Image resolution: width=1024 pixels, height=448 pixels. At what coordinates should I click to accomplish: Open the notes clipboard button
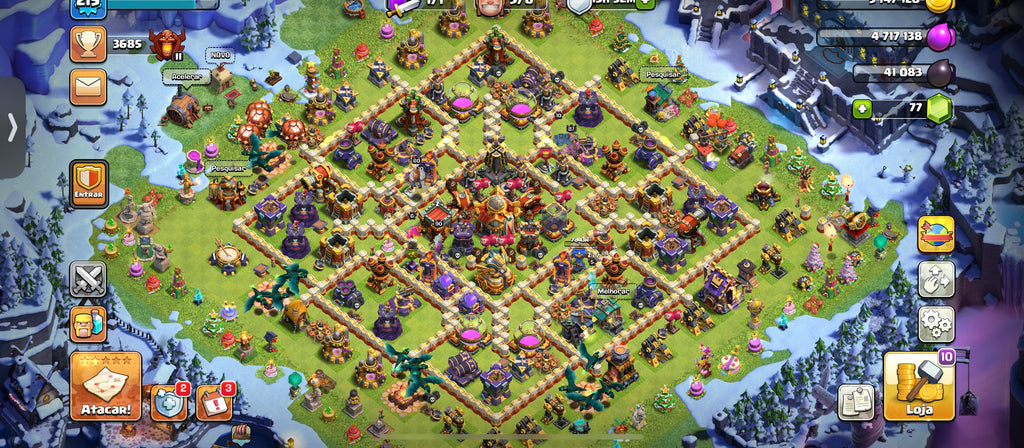pyautogui.click(x=856, y=402)
